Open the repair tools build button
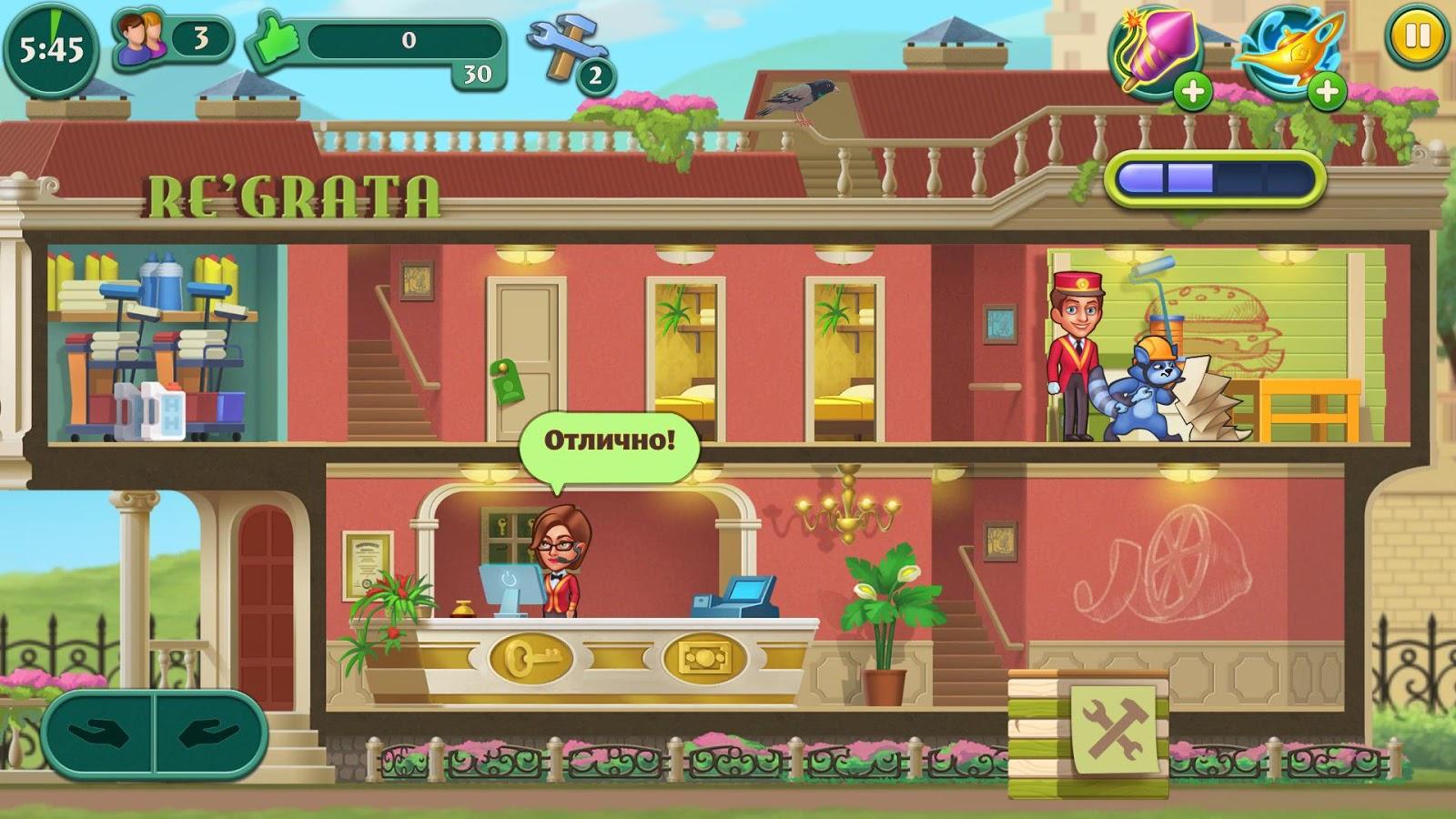Viewport: 1456px width, 819px height. click(x=1113, y=728)
